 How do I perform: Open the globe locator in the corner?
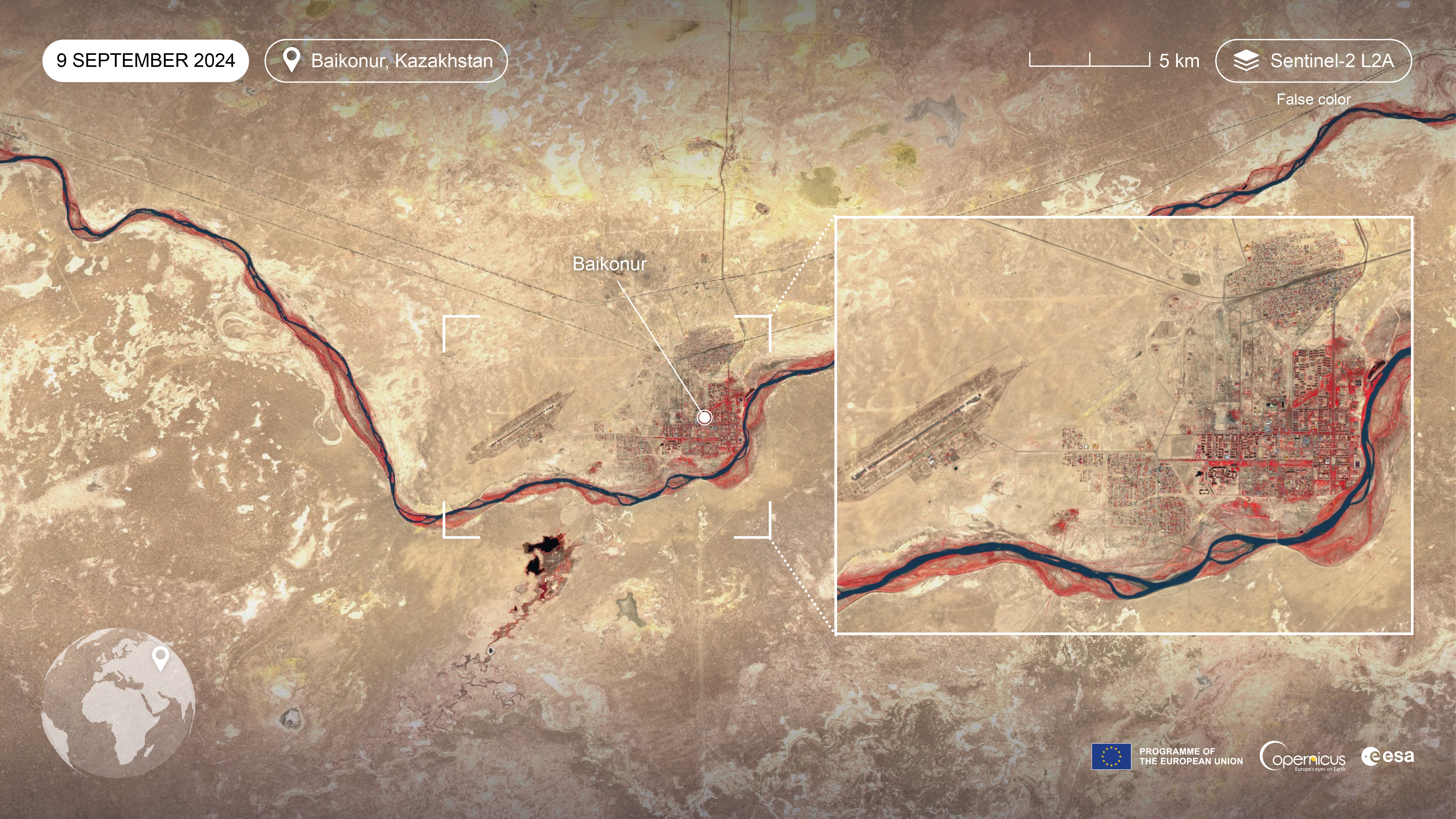pyautogui.click(x=118, y=703)
